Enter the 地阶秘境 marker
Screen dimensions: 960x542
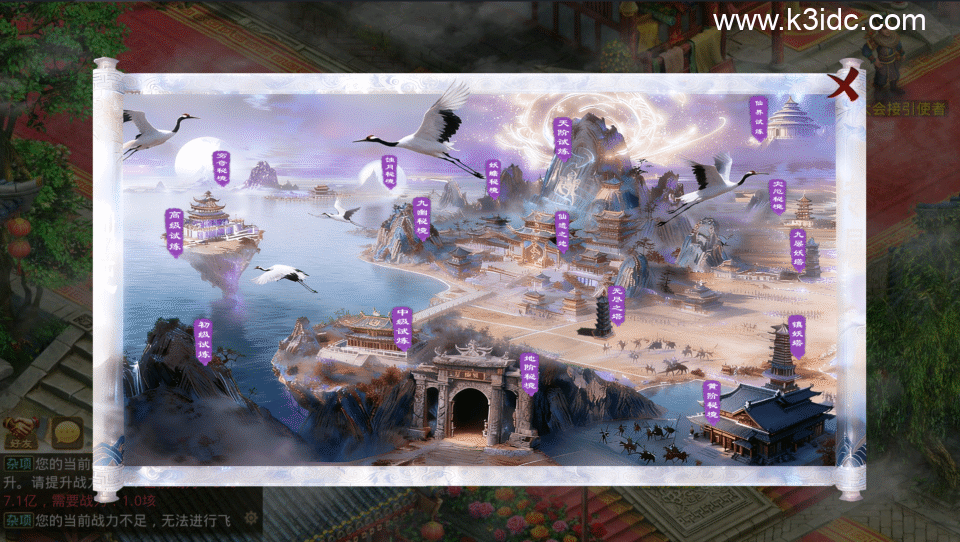click(x=531, y=374)
